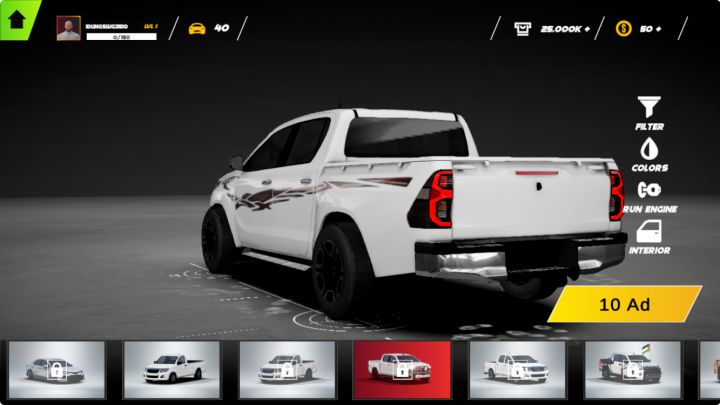The width and height of the screenshot is (720, 405).
Task: Select the locked silver sedan thumbnail
Action: 57,369
